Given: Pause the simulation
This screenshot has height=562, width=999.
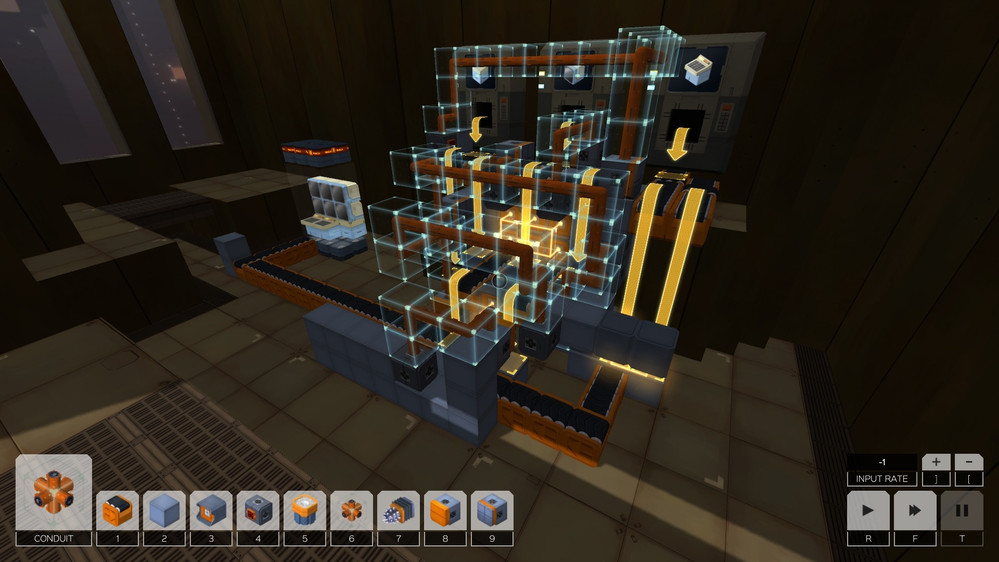Looking at the screenshot, I should (x=961, y=510).
